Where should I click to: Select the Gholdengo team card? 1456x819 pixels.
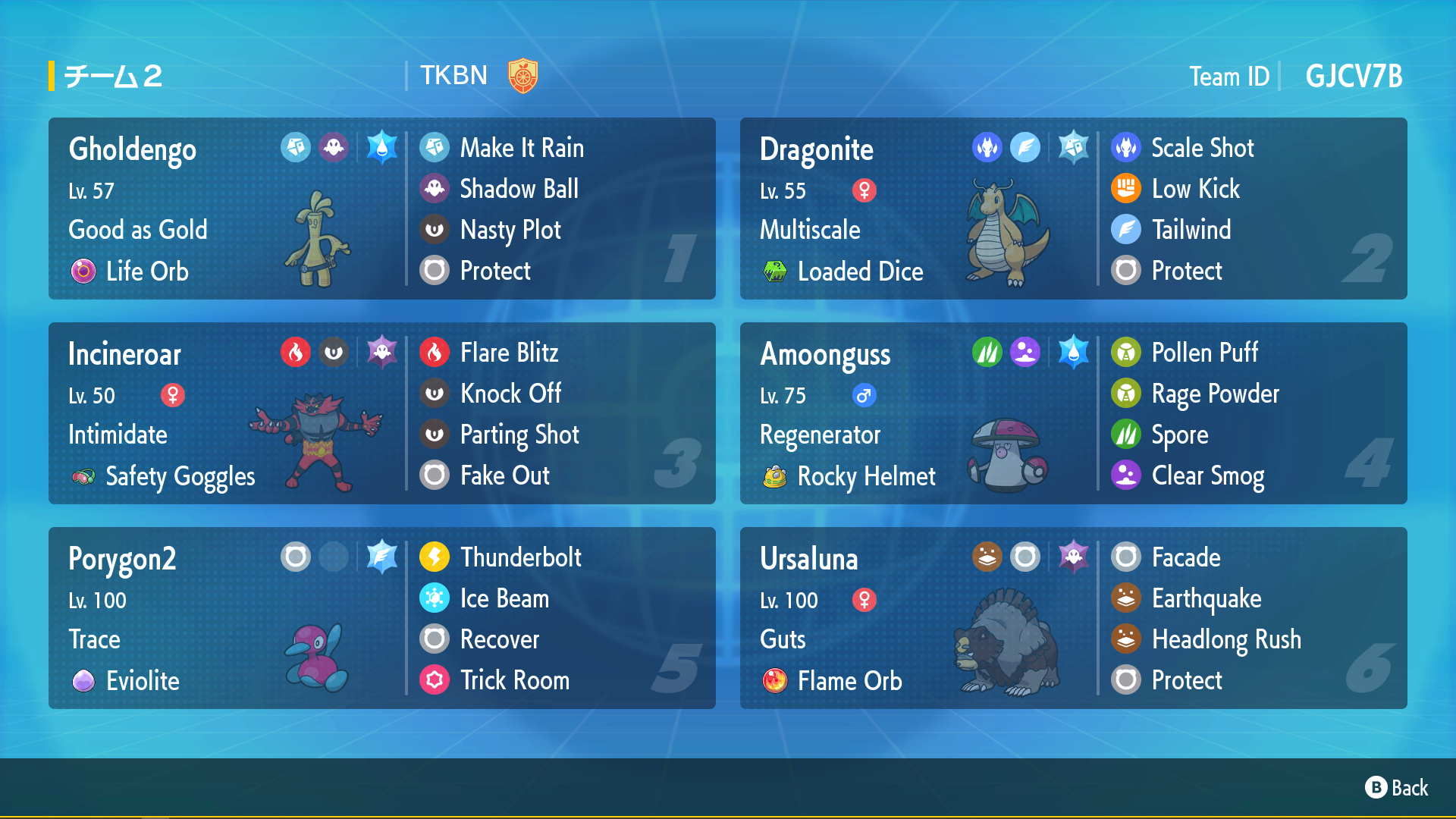click(x=381, y=209)
